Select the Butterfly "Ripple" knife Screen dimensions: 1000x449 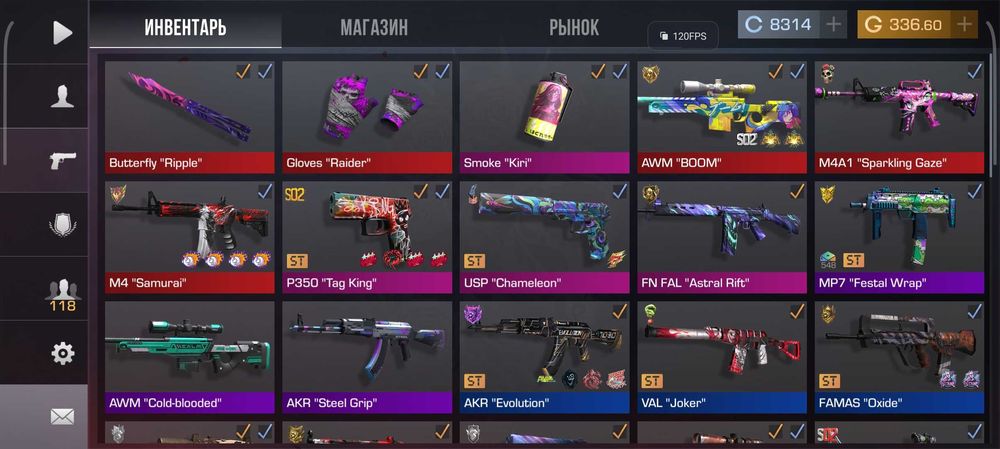point(189,118)
